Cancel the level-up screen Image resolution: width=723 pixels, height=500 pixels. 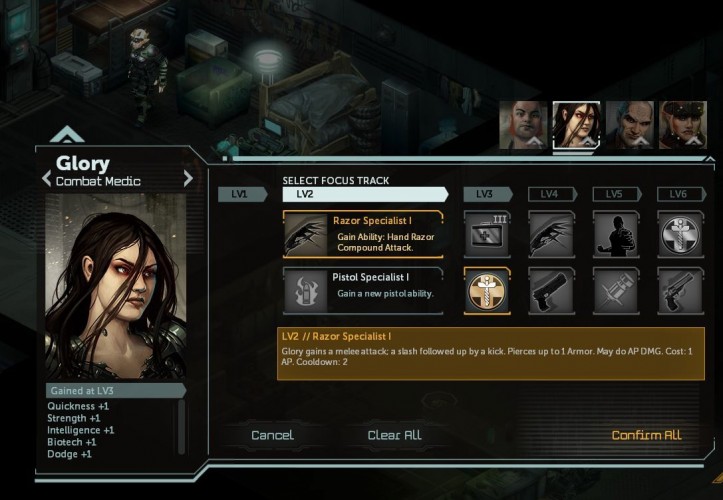272,435
